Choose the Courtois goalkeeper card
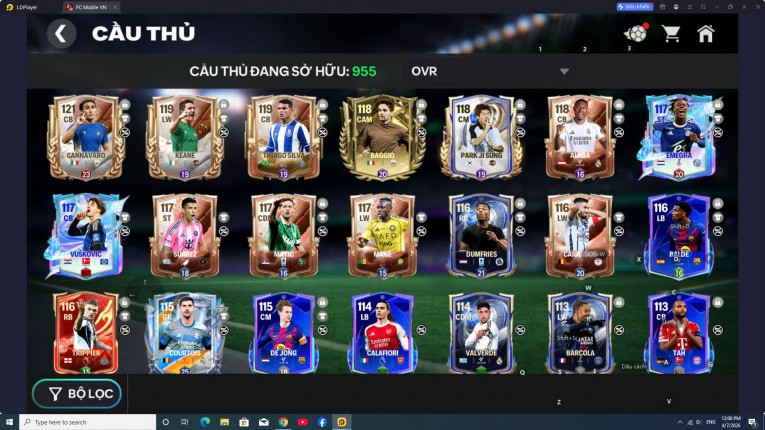The width and height of the screenshot is (765, 430). pos(184,333)
